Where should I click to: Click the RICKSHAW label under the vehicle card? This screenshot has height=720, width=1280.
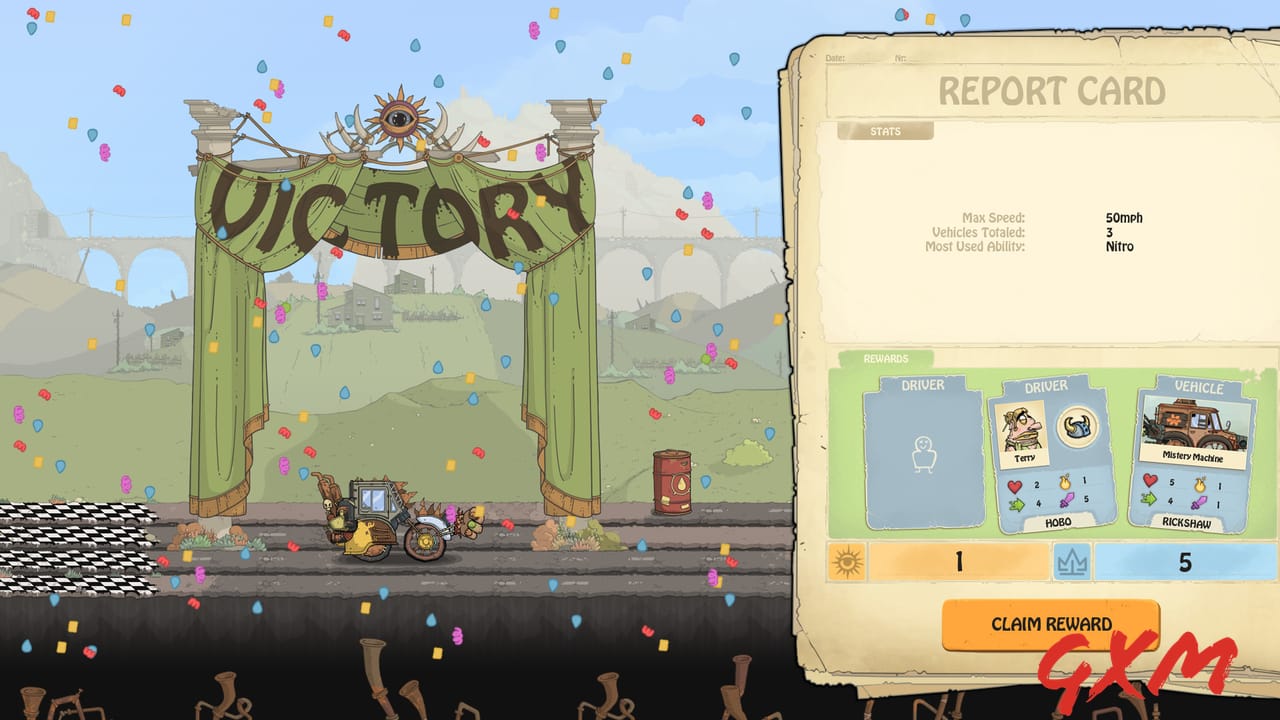coord(1187,523)
